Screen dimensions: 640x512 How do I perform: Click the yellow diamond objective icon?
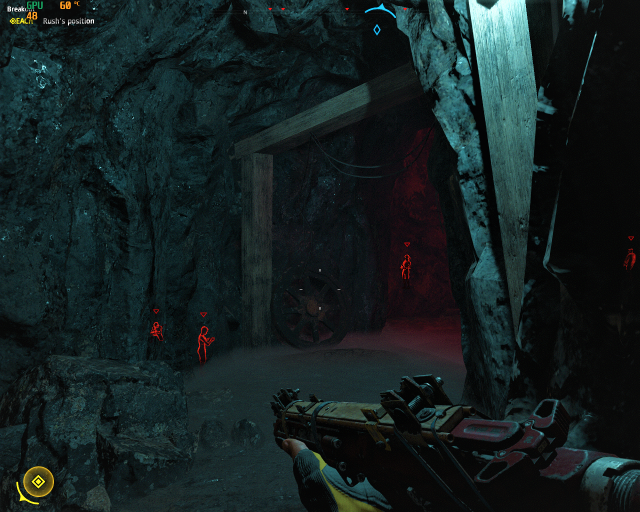click(x=38, y=482)
